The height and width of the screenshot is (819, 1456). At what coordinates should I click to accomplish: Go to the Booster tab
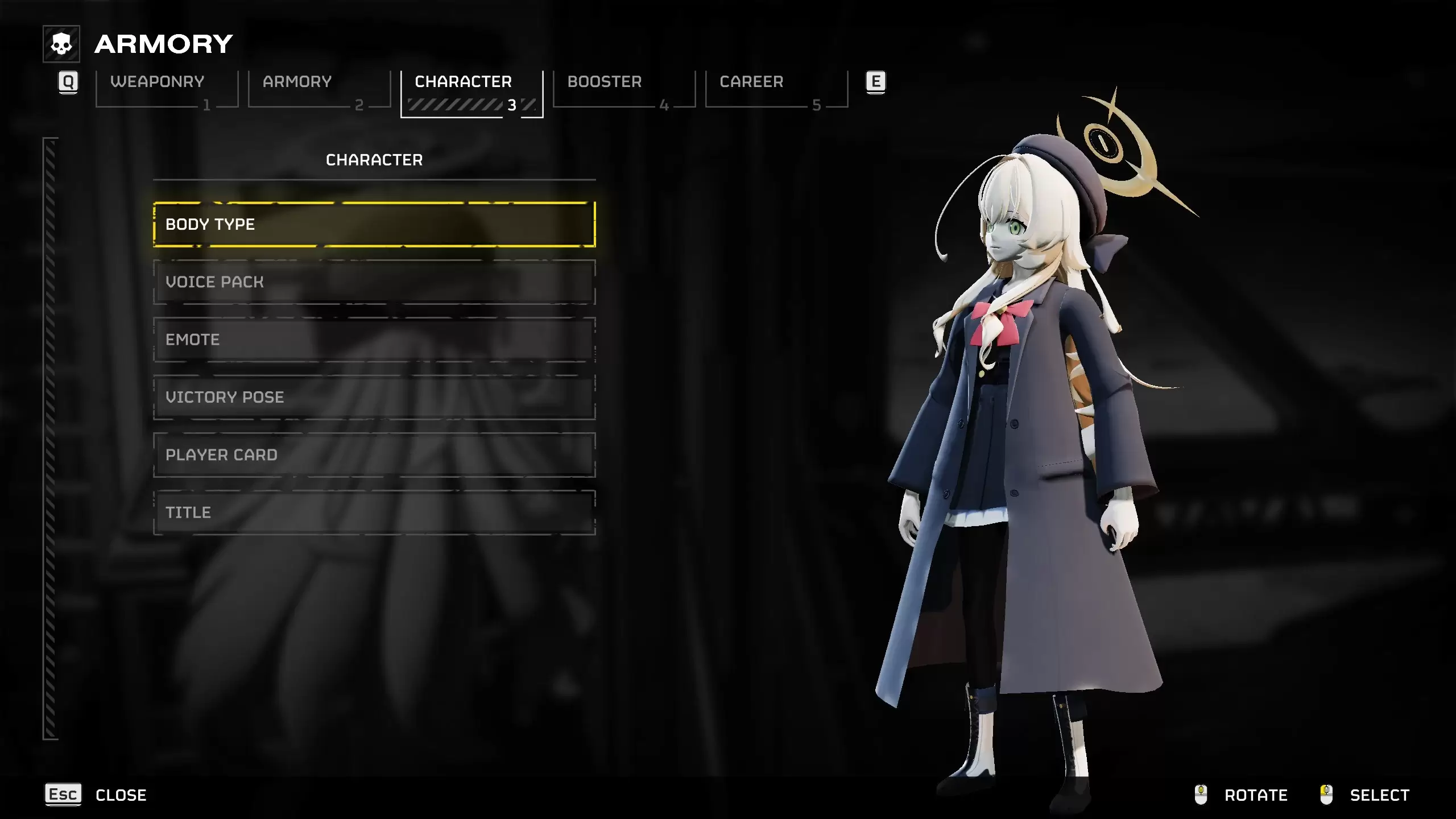[624, 89]
